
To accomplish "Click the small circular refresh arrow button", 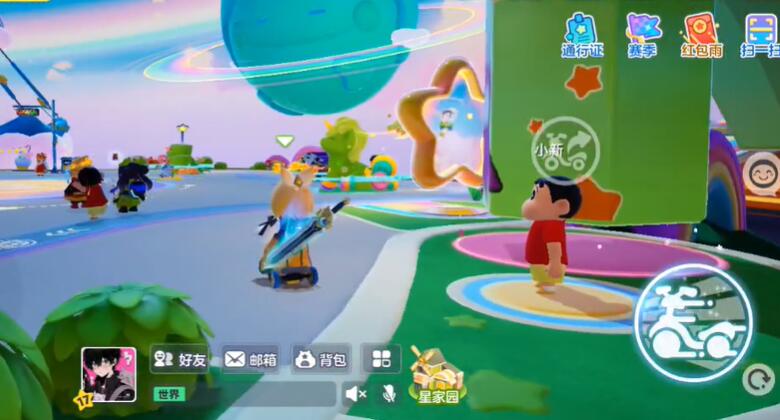I will click(757, 379).
